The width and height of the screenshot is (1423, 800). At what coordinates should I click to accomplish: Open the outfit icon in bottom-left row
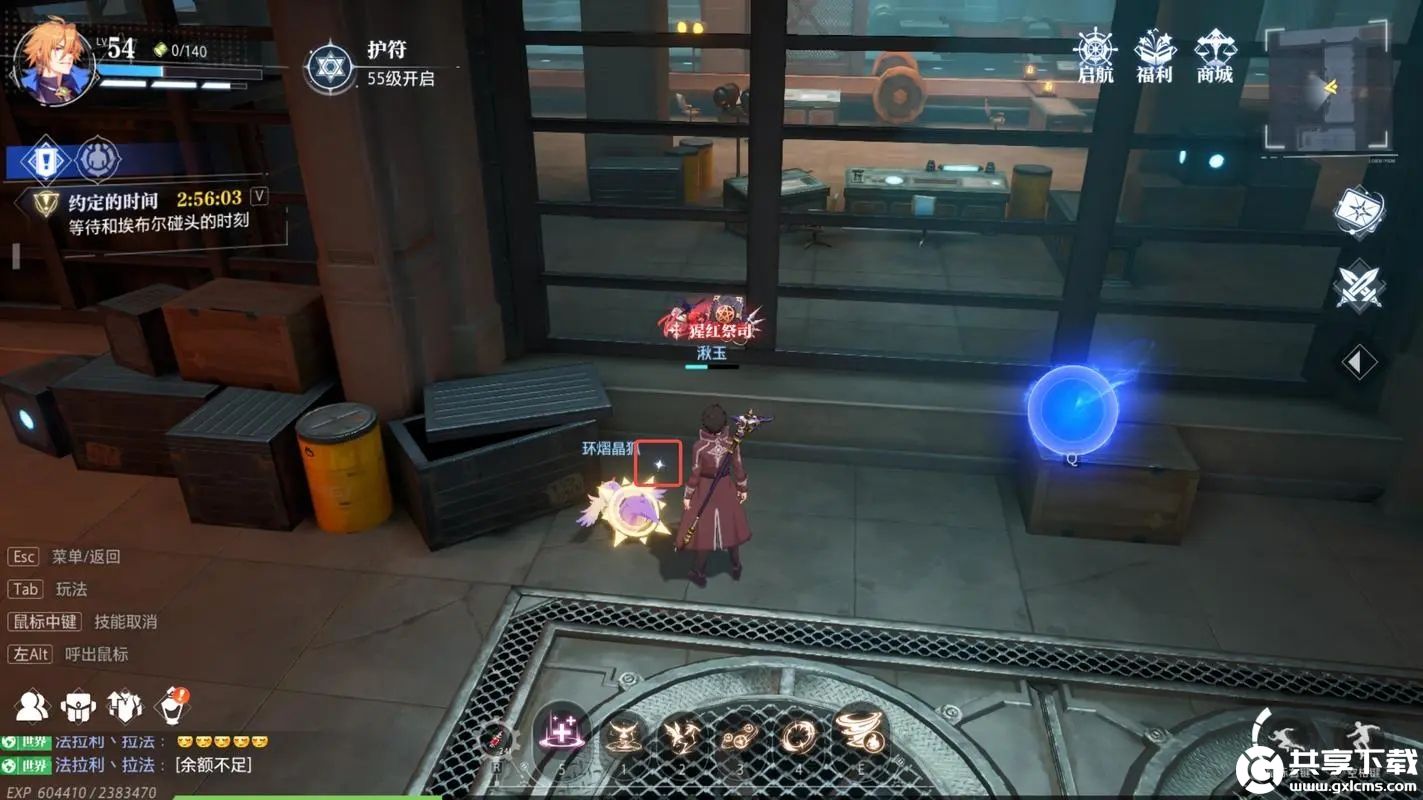pyautogui.click(x=124, y=705)
